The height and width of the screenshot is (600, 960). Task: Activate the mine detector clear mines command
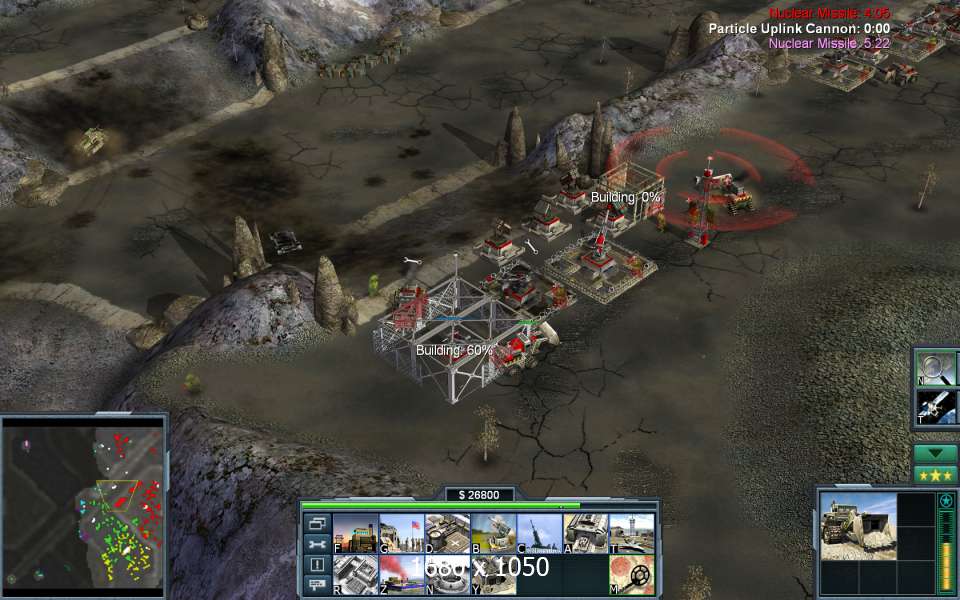click(x=631, y=575)
